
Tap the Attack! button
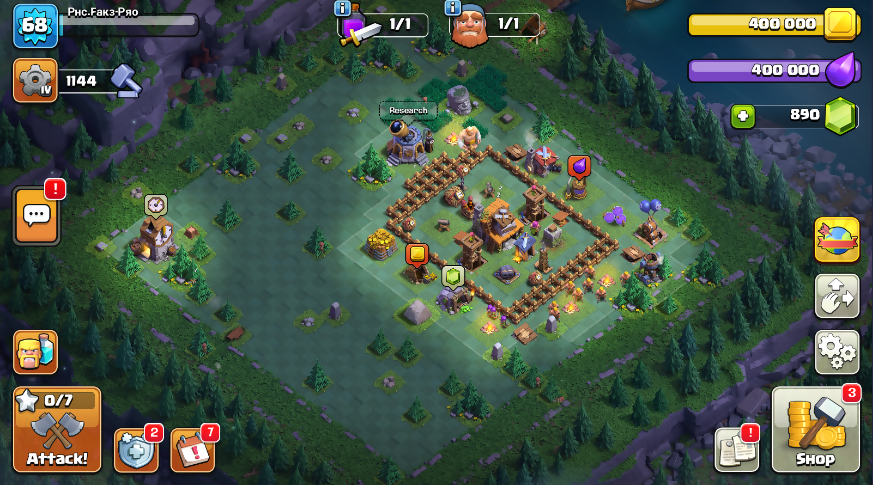pos(57,430)
